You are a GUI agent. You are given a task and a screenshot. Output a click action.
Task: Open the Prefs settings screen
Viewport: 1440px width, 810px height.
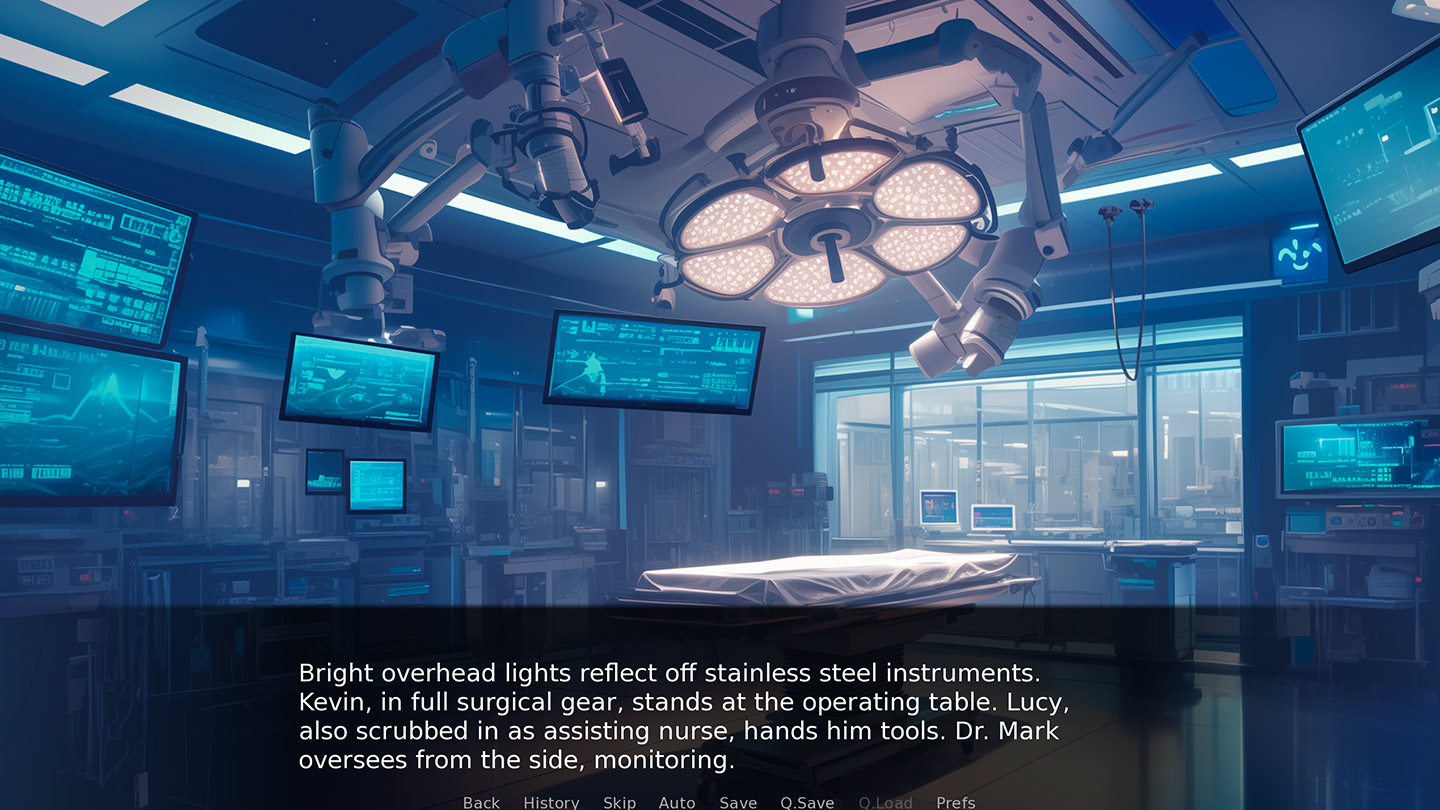point(955,802)
